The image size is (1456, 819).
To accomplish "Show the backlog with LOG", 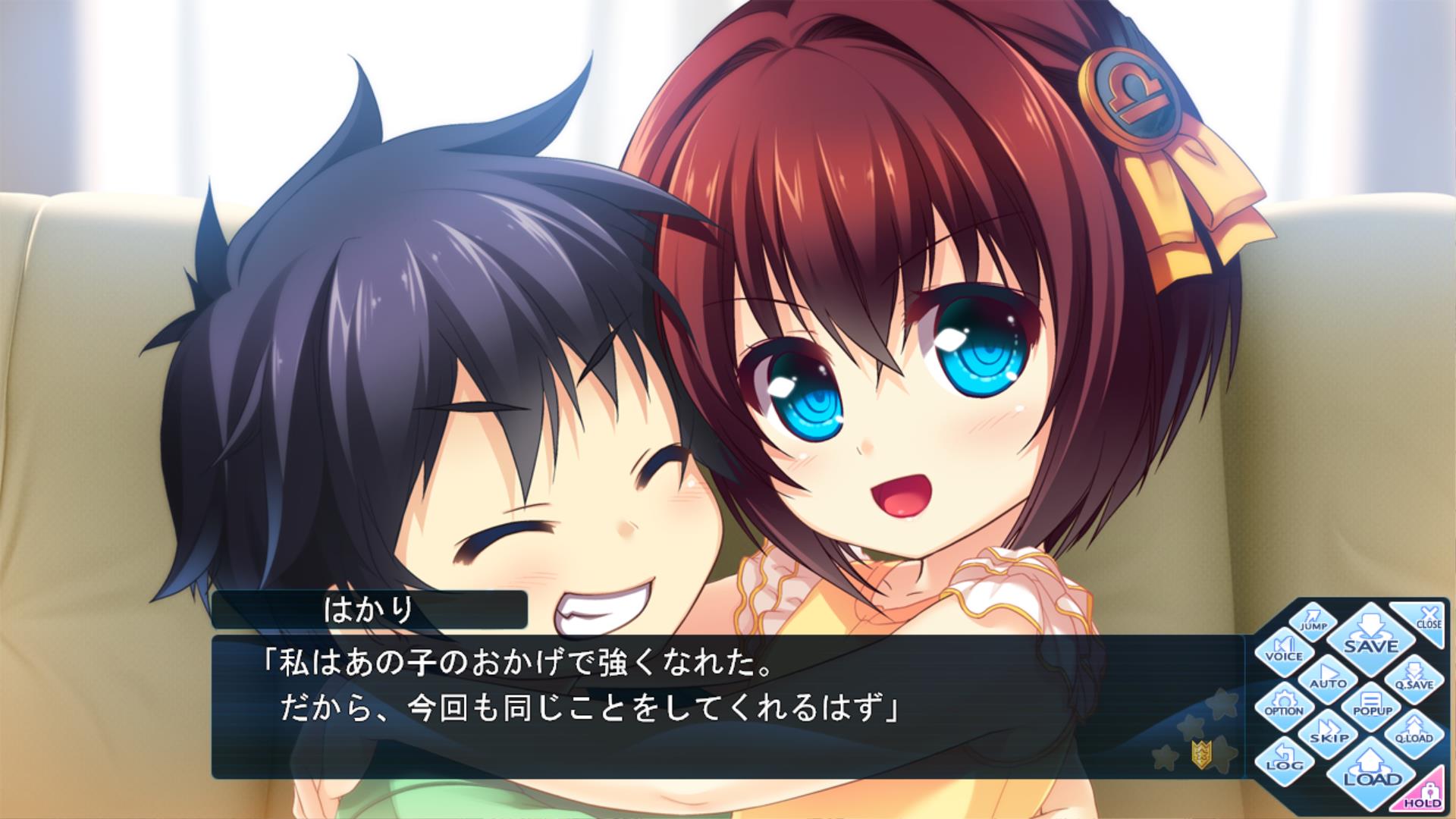I will [x=1284, y=759].
